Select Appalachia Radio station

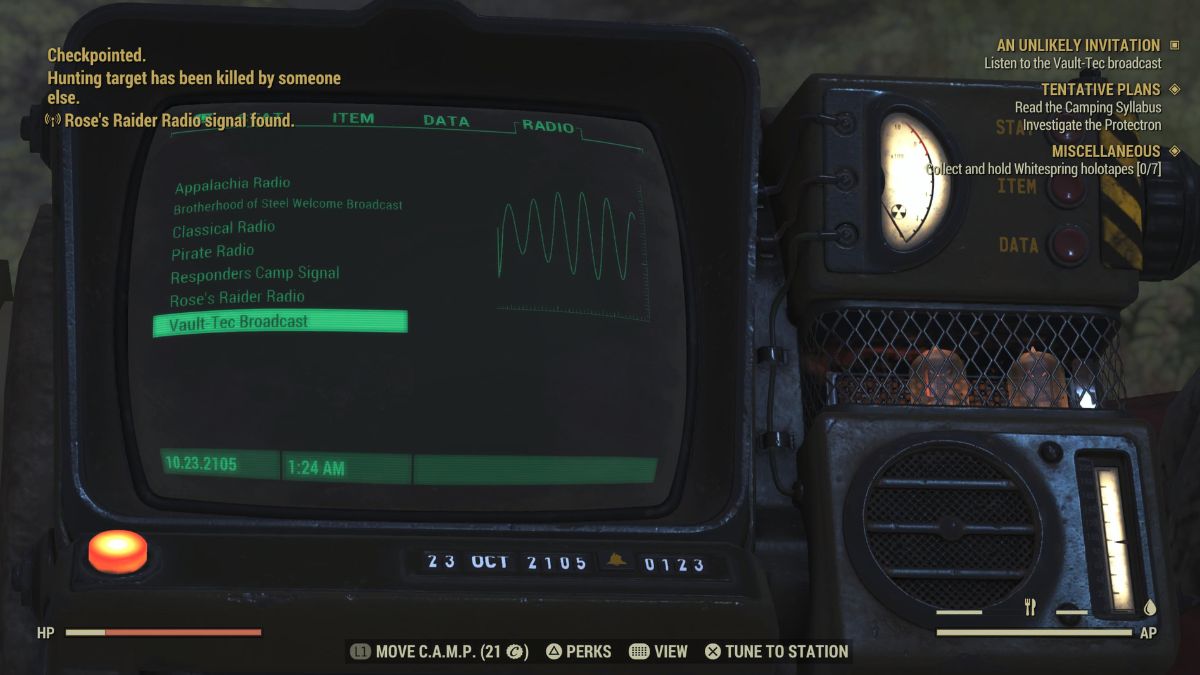coord(232,185)
